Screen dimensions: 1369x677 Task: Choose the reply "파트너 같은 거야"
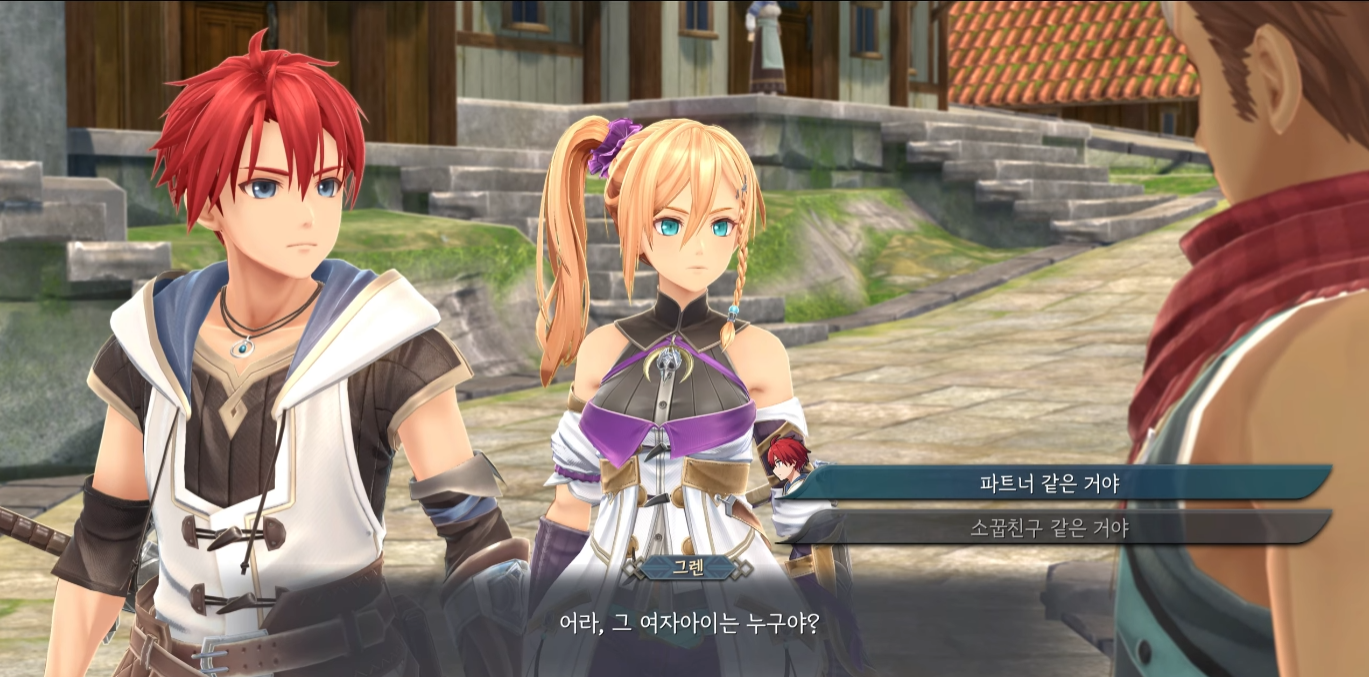[x=1049, y=484]
